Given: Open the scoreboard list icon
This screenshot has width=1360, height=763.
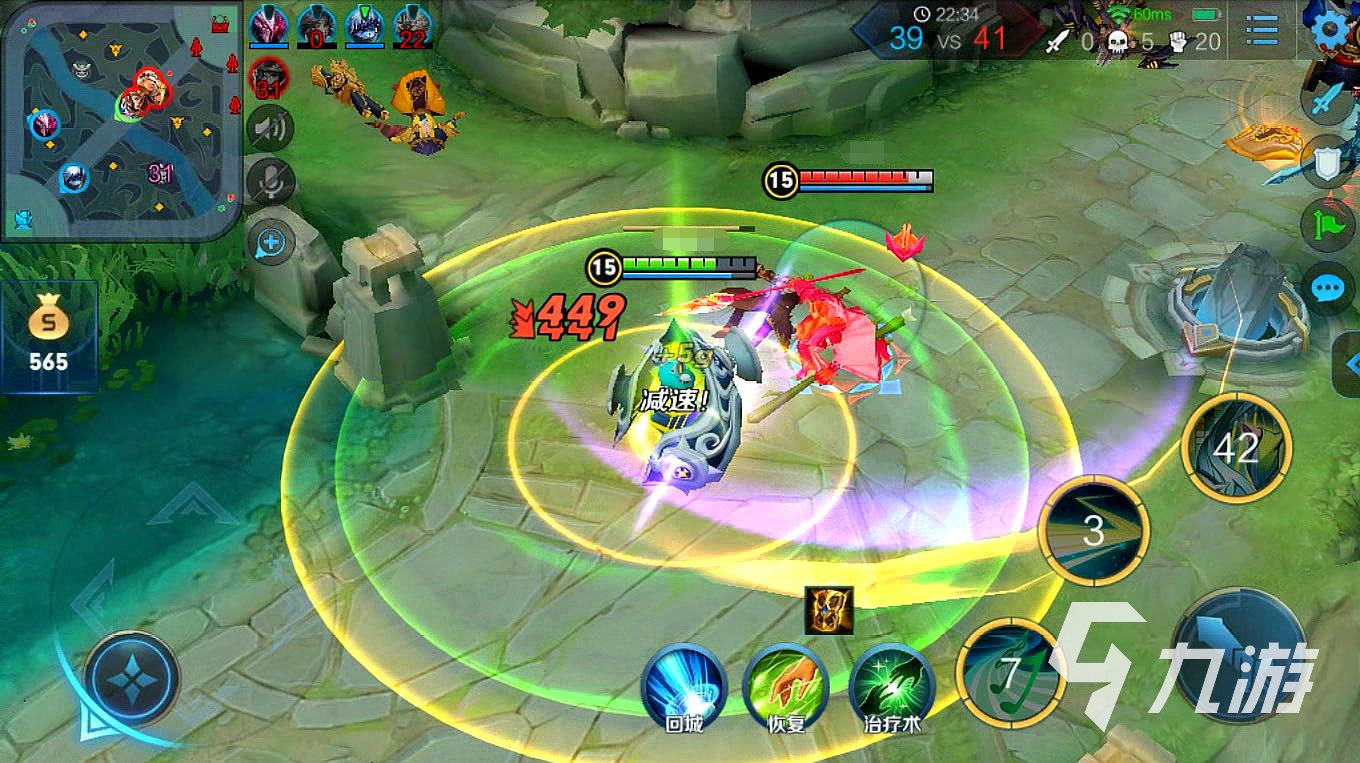Looking at the screenshot, I should (x=1263, y=30).
